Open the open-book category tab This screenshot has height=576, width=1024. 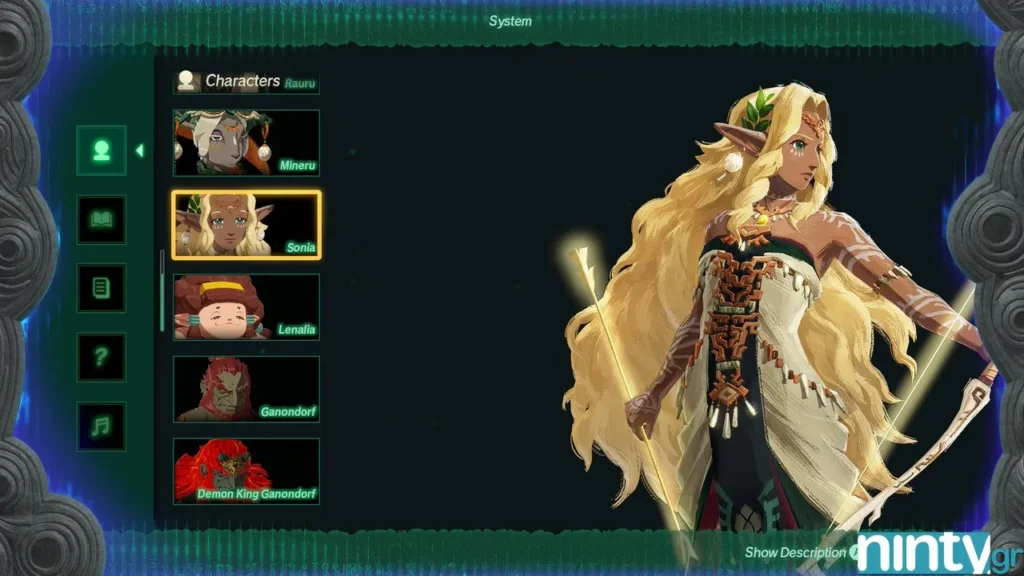[x=101, y=219]
